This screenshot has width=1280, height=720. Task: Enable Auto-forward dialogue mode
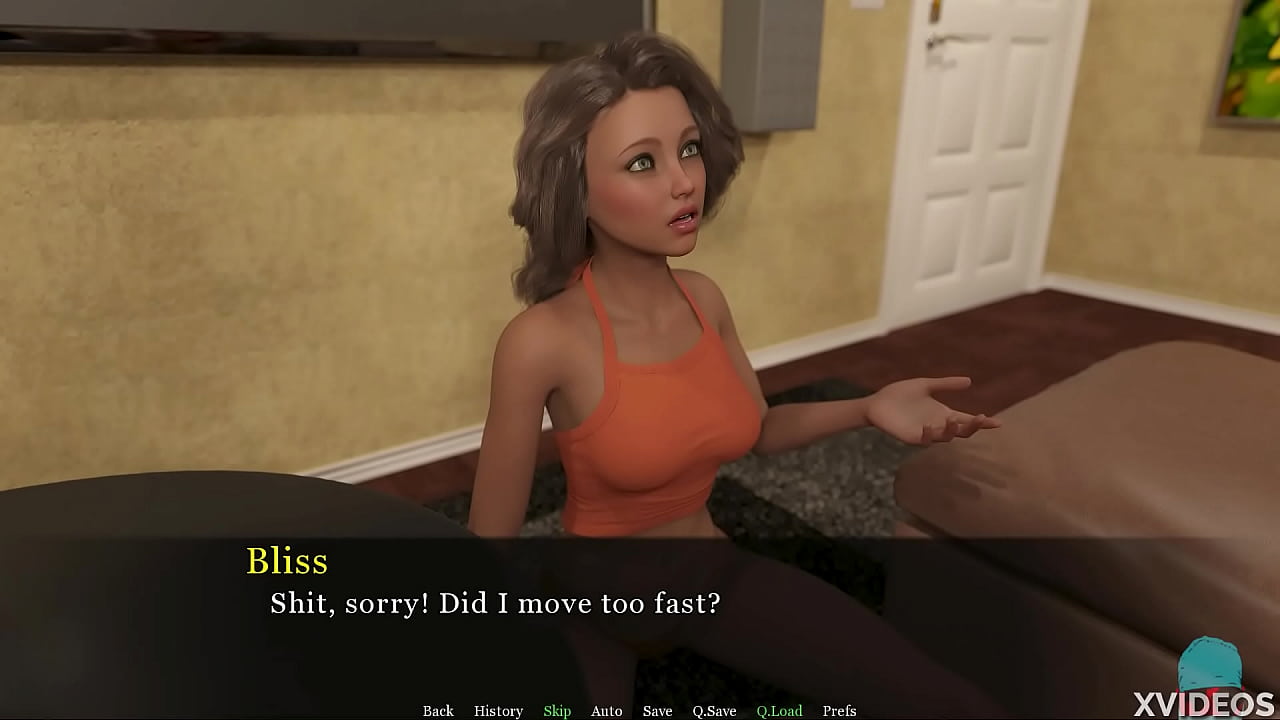point(606,711)
